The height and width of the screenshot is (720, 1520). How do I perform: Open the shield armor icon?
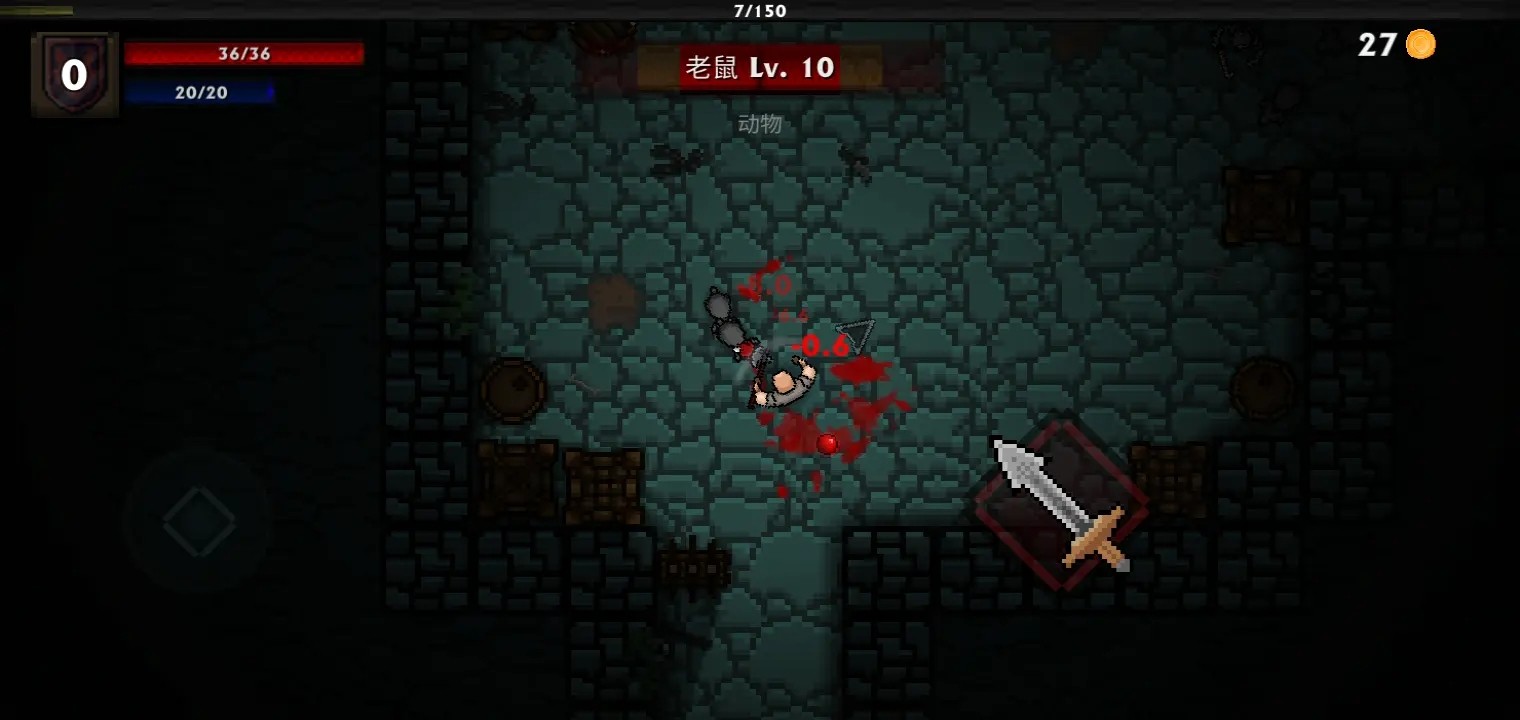click(75, 75)
